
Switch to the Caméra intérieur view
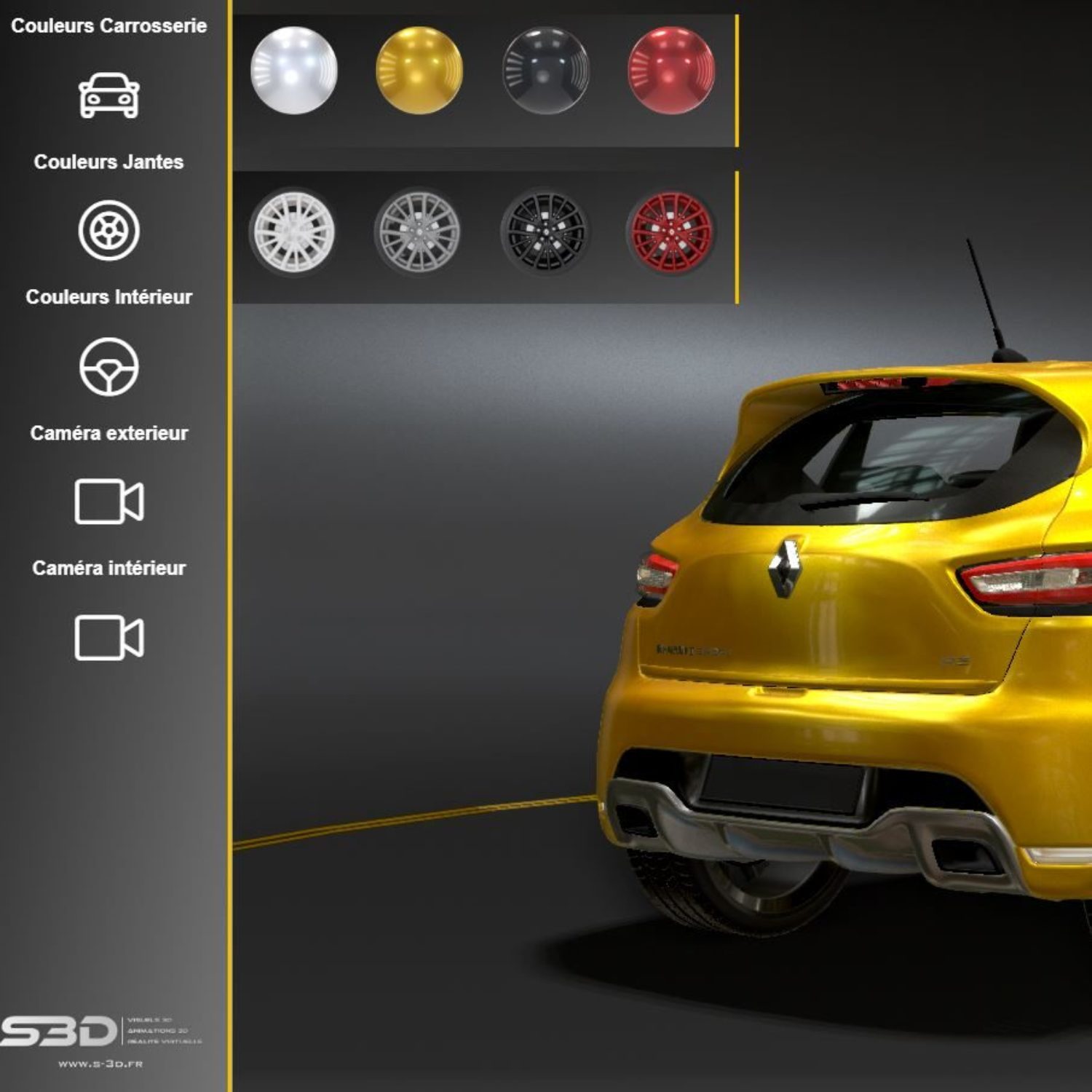[x=108, y=638]
